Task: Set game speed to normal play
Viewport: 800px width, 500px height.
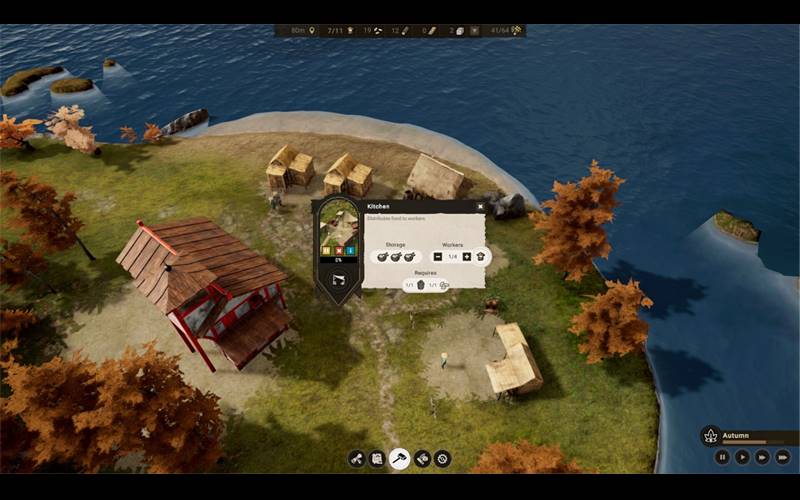Action: tap(742, 457)
